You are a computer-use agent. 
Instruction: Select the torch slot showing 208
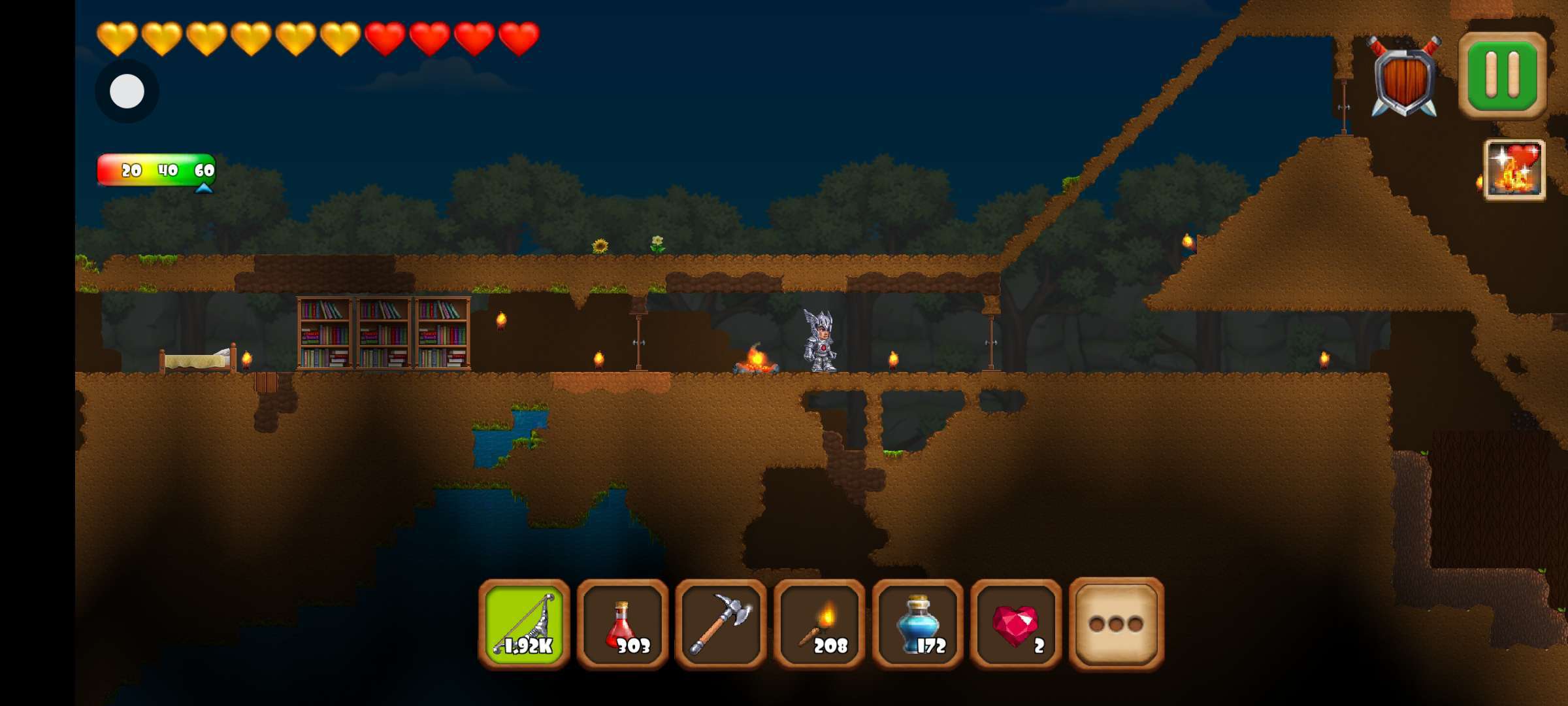tap(819, 625)
